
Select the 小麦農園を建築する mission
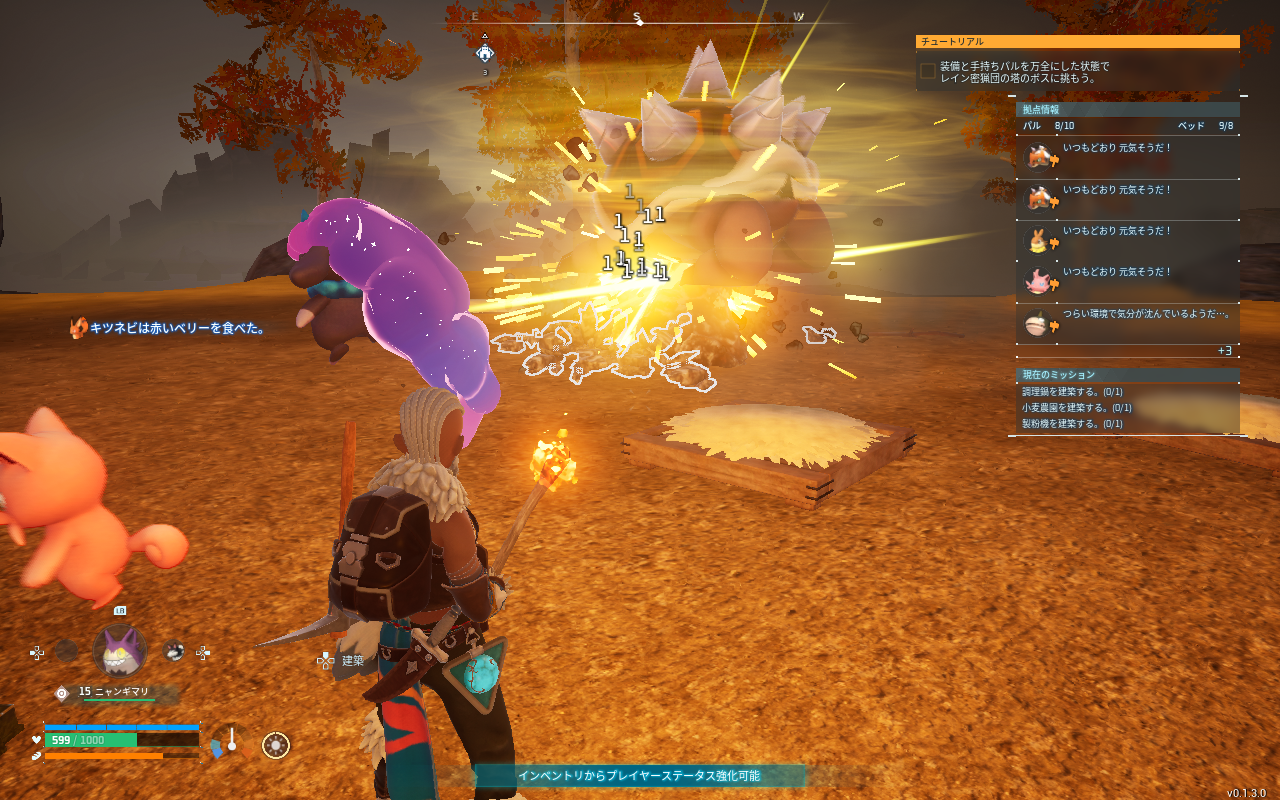1076,408
